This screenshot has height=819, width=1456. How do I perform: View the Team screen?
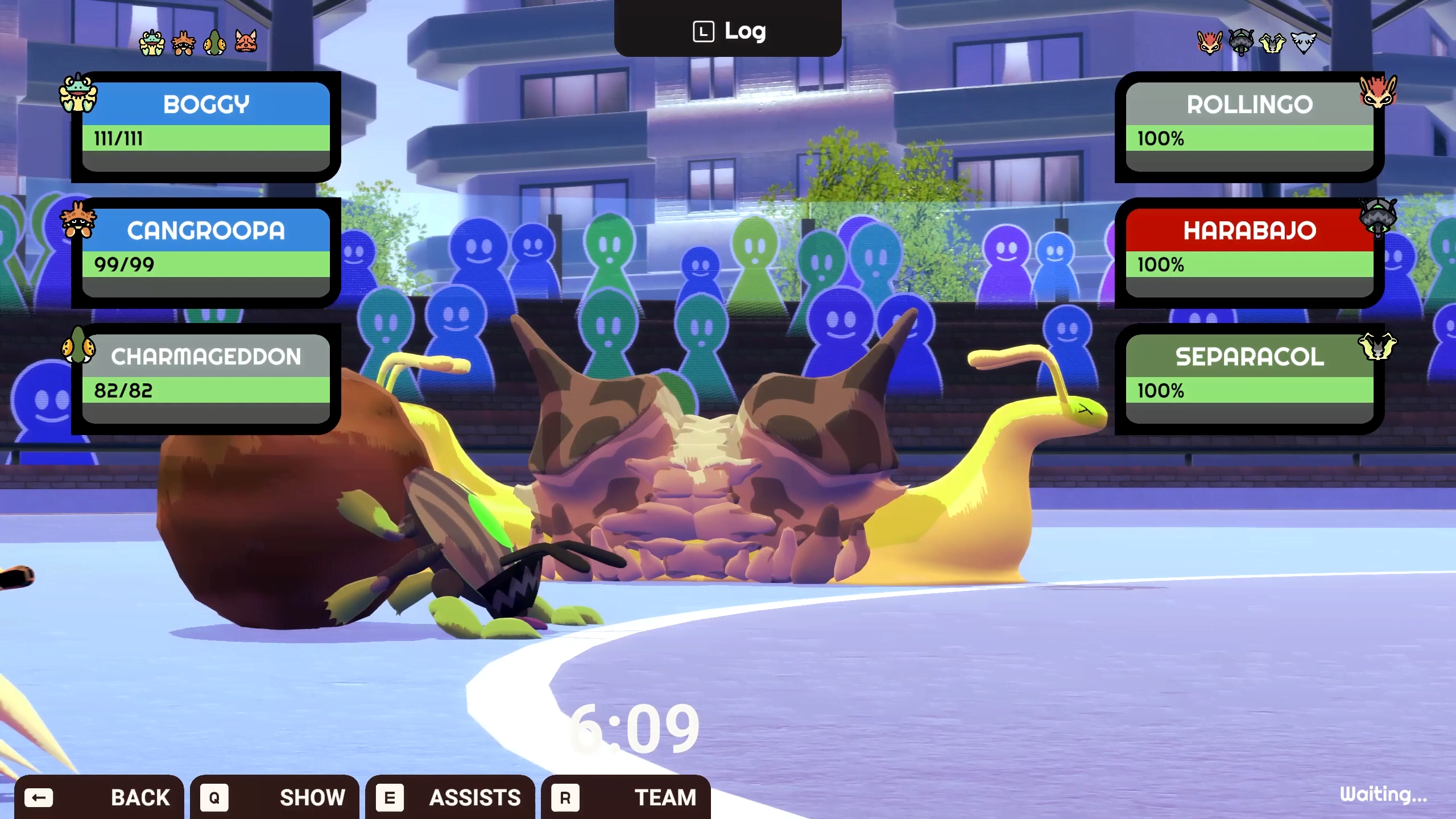click(x=626, y=797)
